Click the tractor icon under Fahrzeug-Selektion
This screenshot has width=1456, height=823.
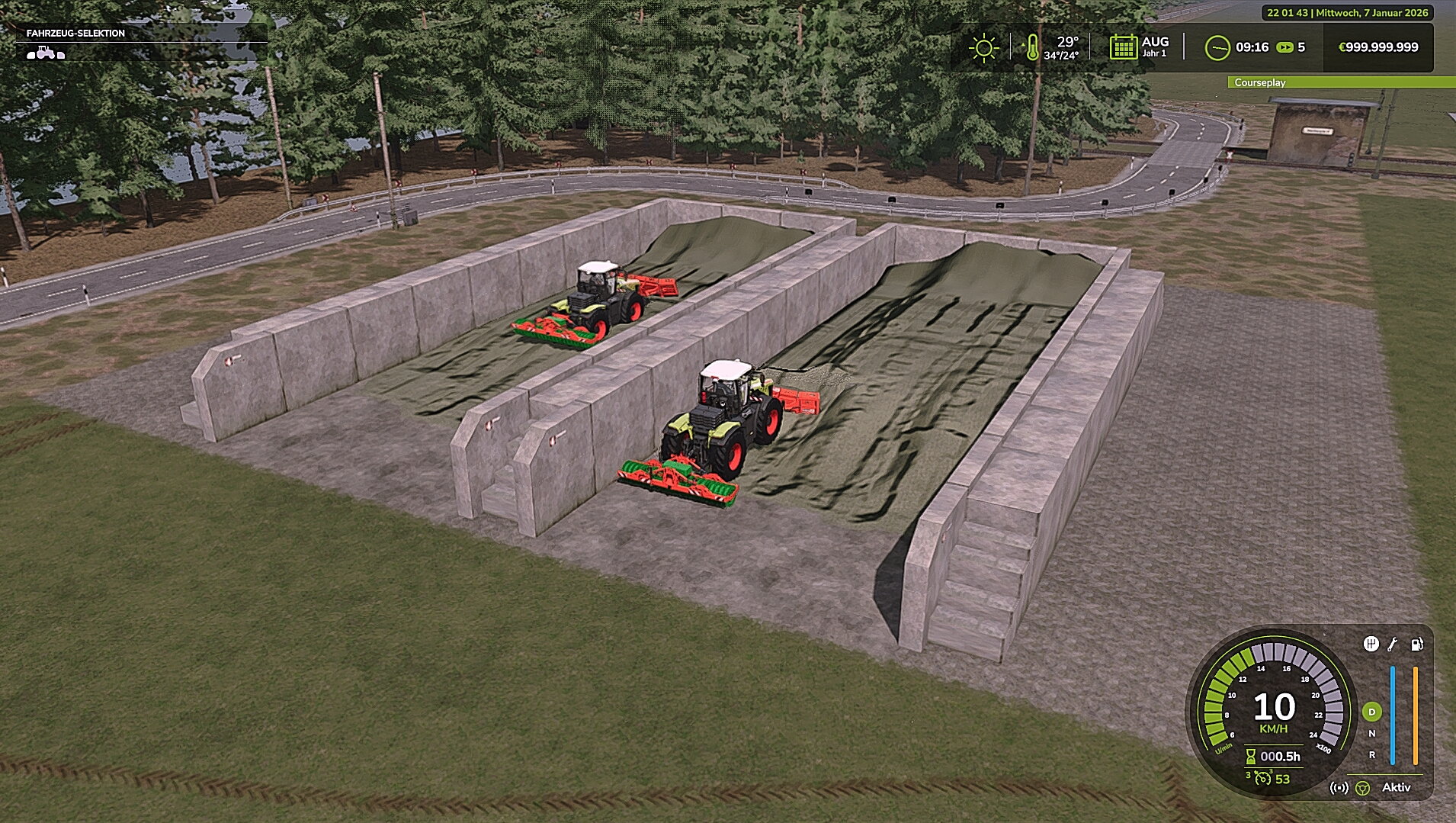click(x=46, y=53)
